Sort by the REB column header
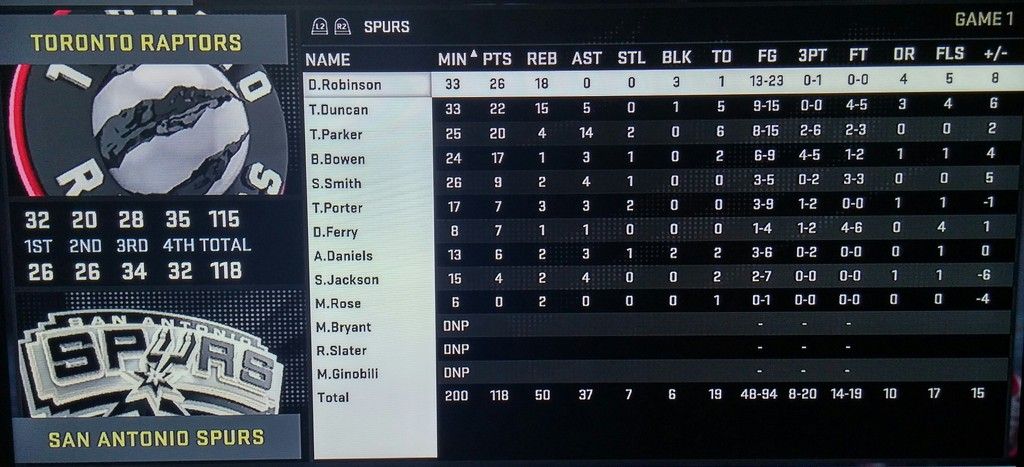1024x467 pixels. [x=542, y=59]
